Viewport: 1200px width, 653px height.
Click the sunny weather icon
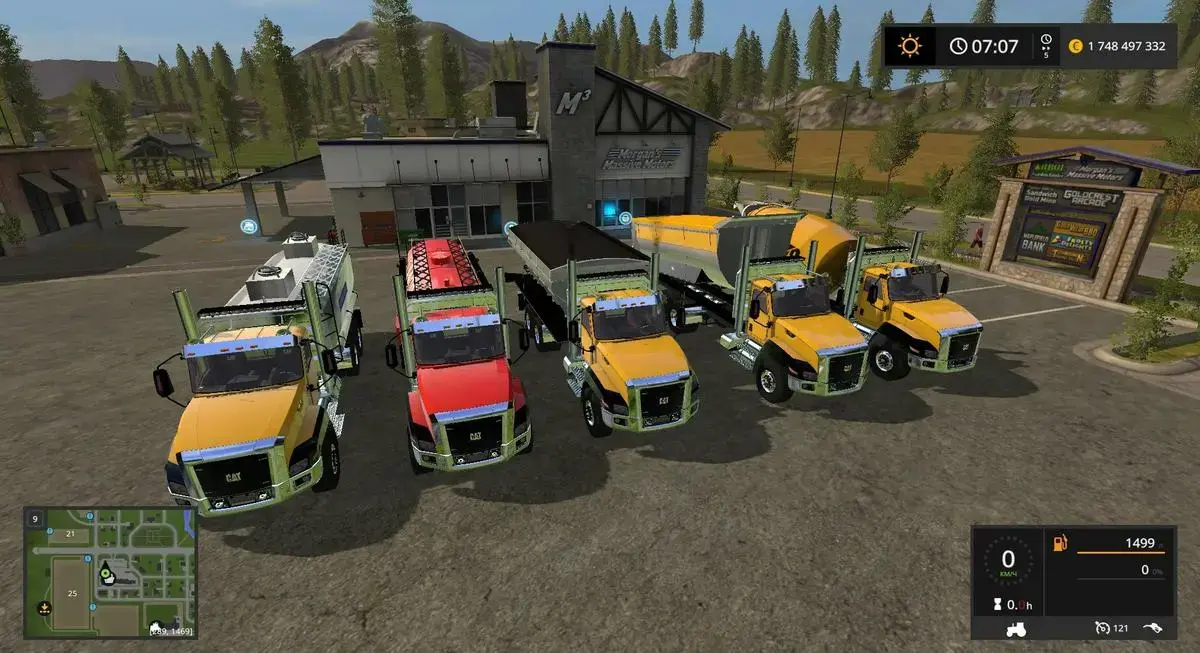(909, 46)
